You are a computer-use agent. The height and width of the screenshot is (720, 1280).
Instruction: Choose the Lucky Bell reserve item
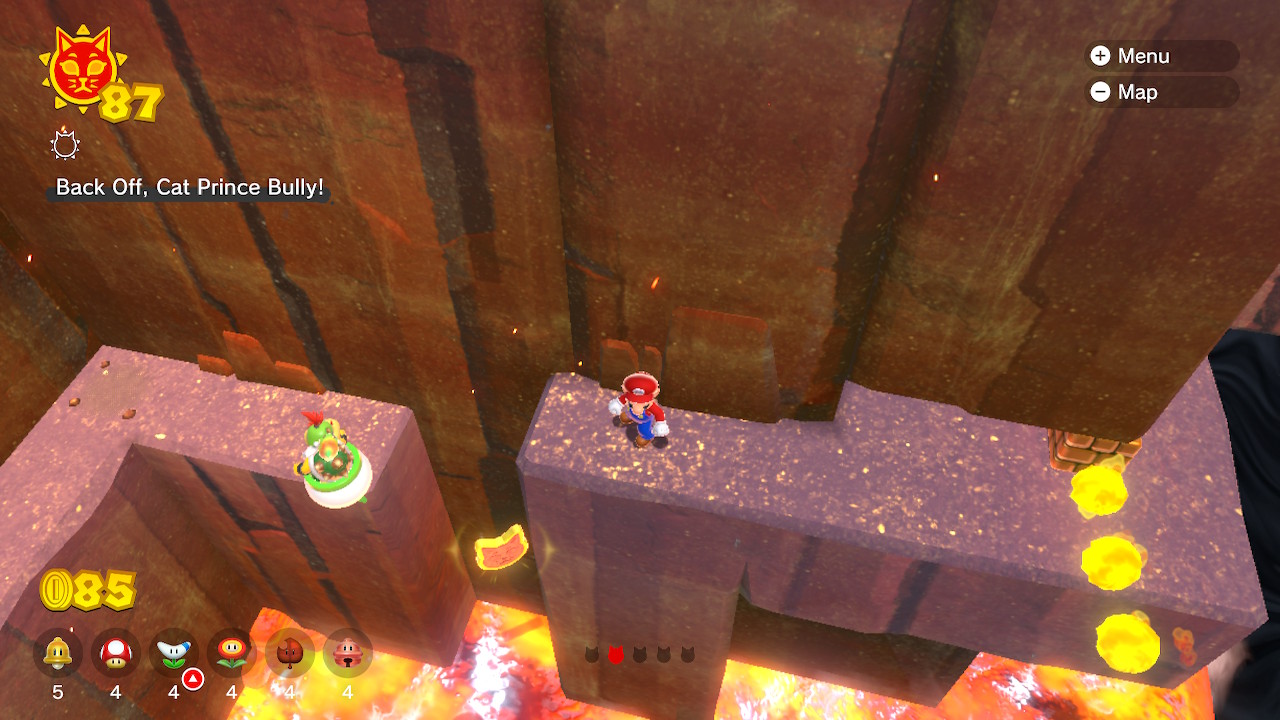tap(348, 654)
